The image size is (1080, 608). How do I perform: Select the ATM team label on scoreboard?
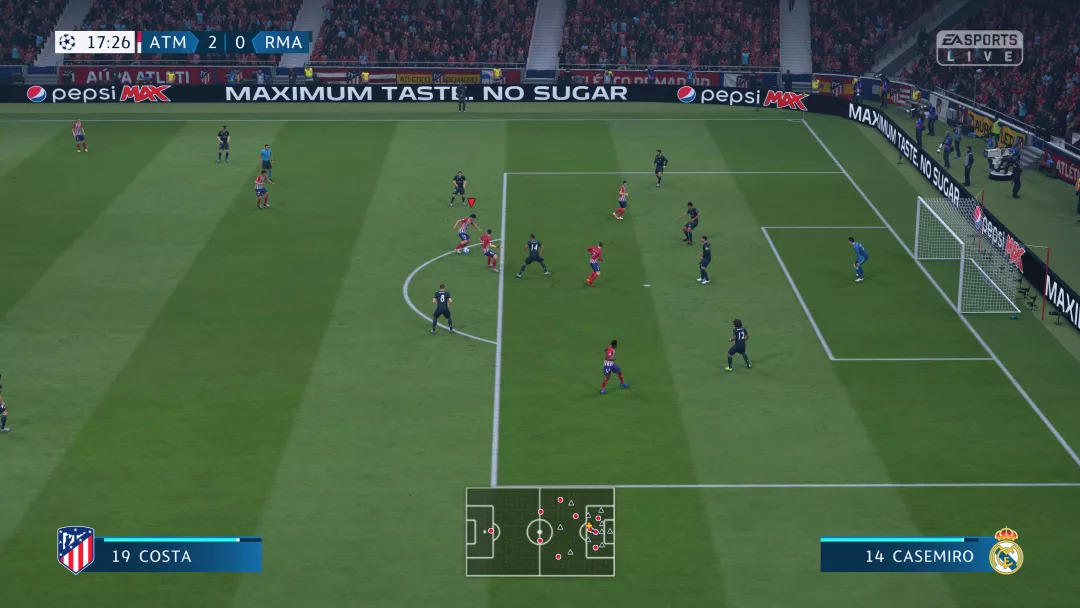click(168, 42)
